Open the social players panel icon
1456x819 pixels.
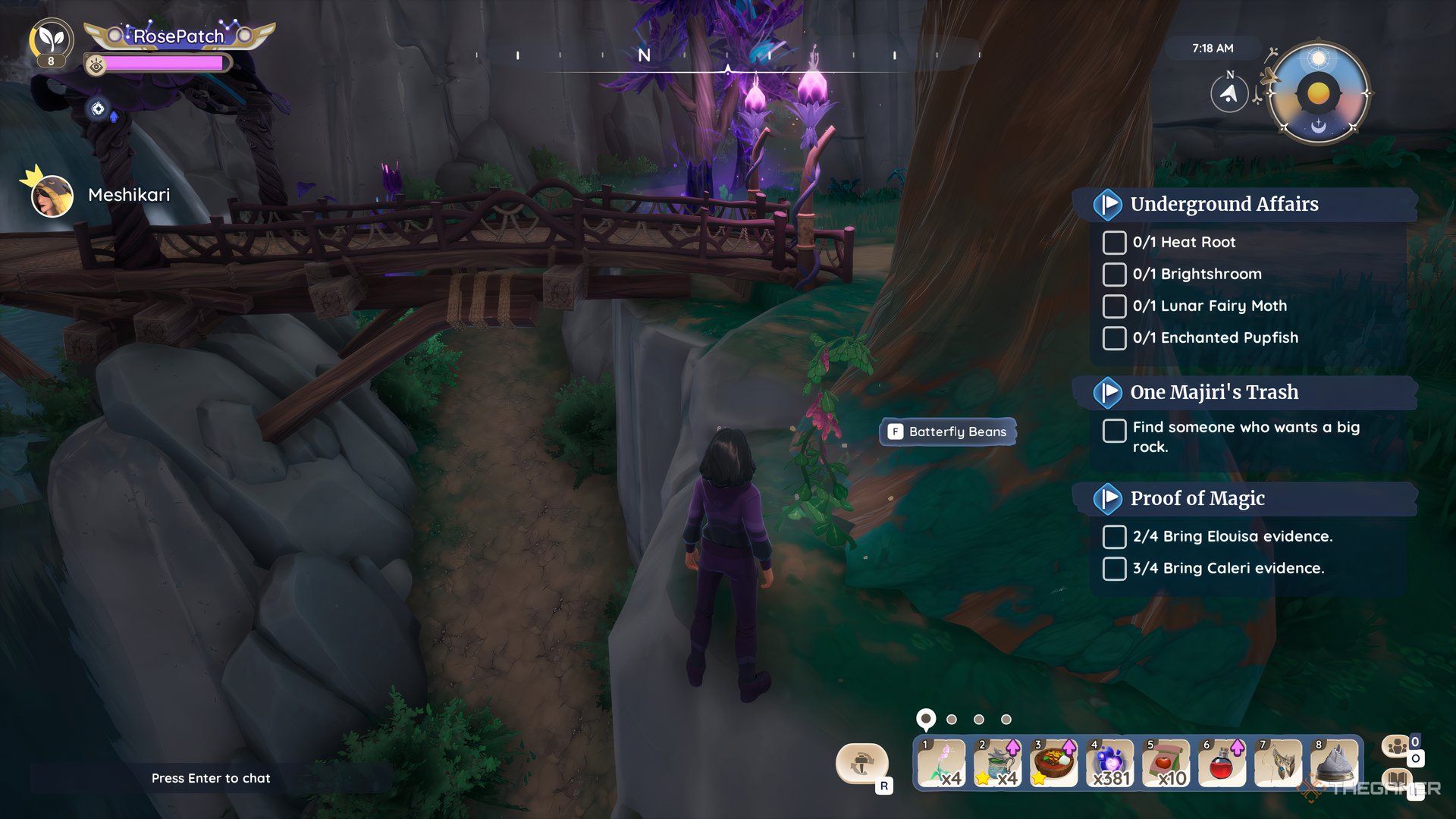point(1397,747)
